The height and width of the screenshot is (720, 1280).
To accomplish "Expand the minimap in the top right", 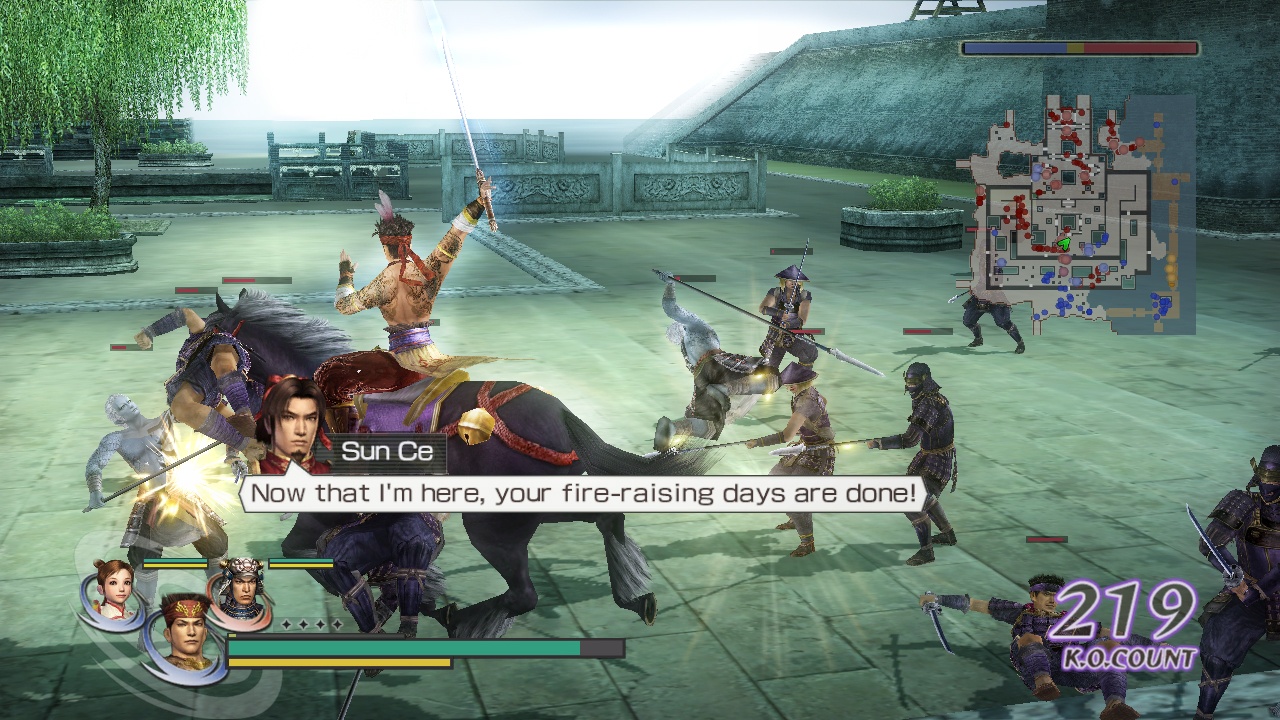I will point(1075,210).
